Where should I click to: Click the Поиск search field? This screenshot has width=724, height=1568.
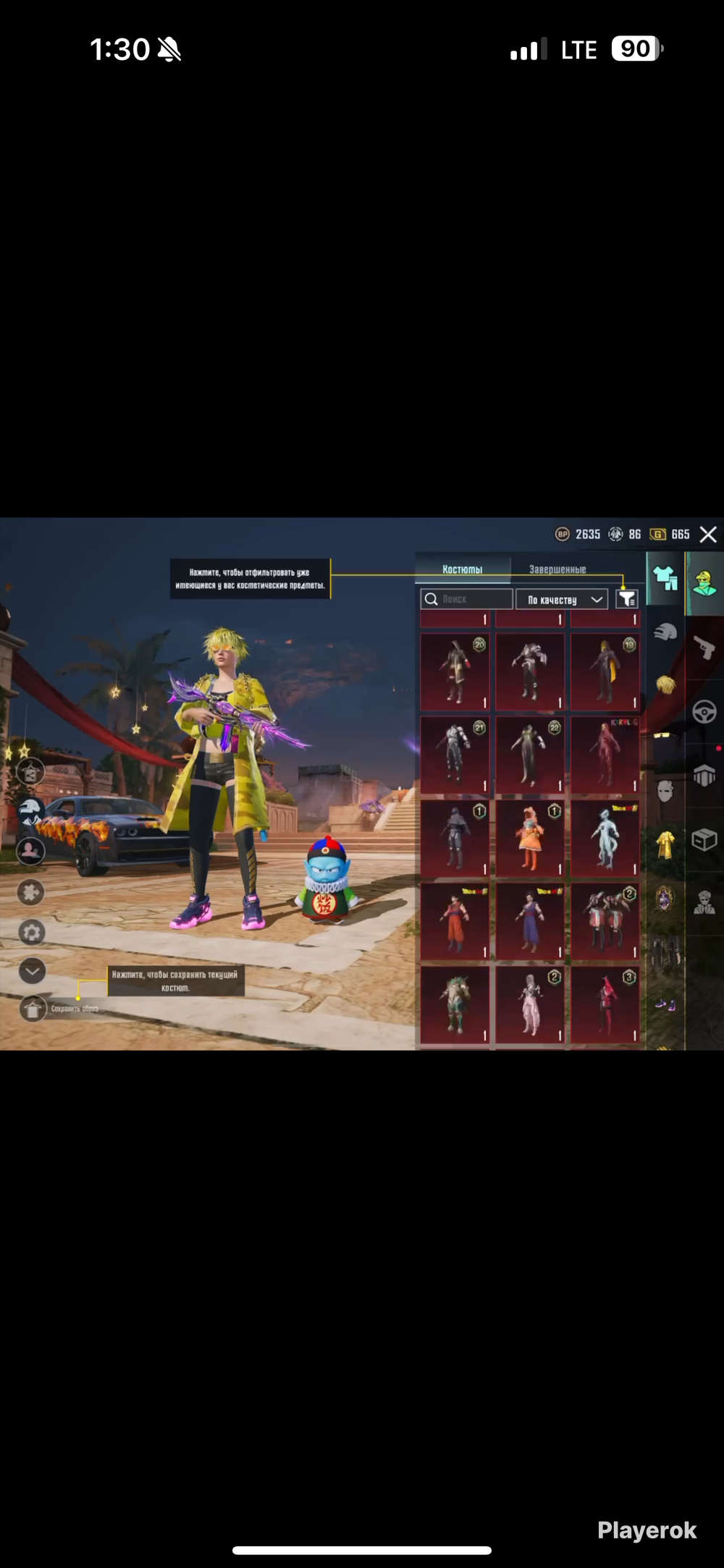click(467, 599)
